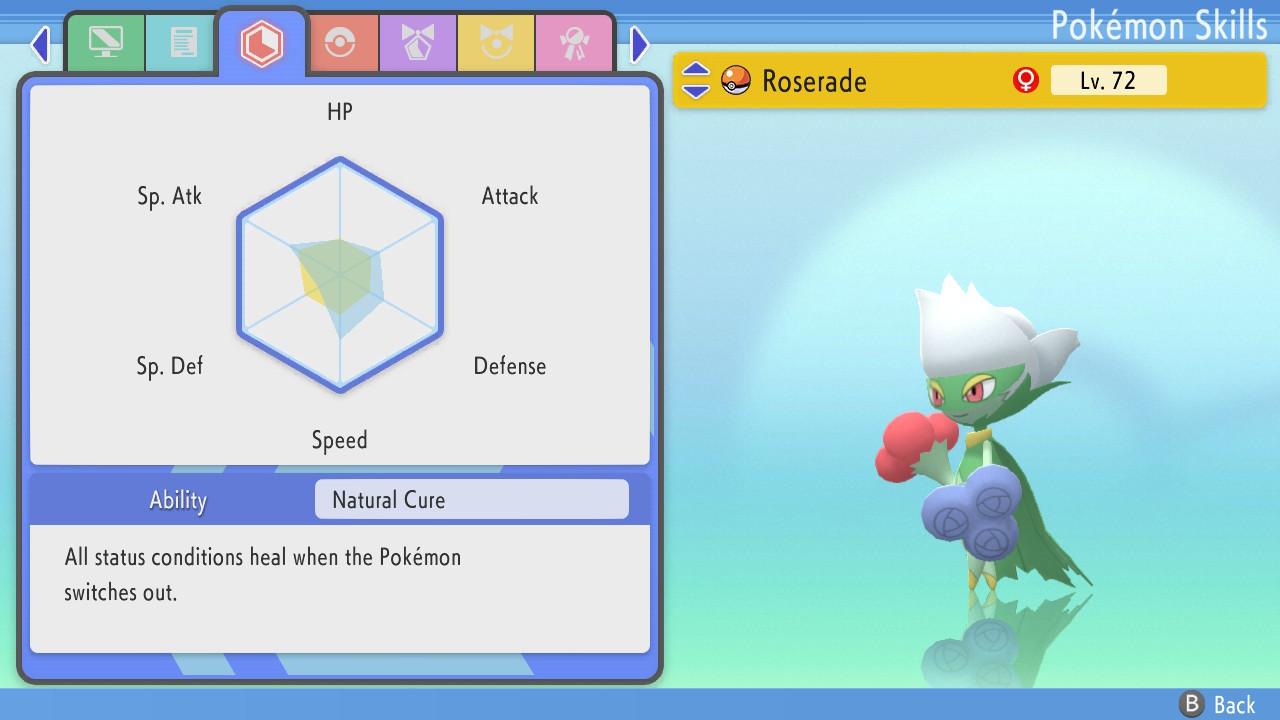This screenshot has height=720, width=1280.
Task: Advance to next page via right blue arrow
Action: tap(638, 44)
